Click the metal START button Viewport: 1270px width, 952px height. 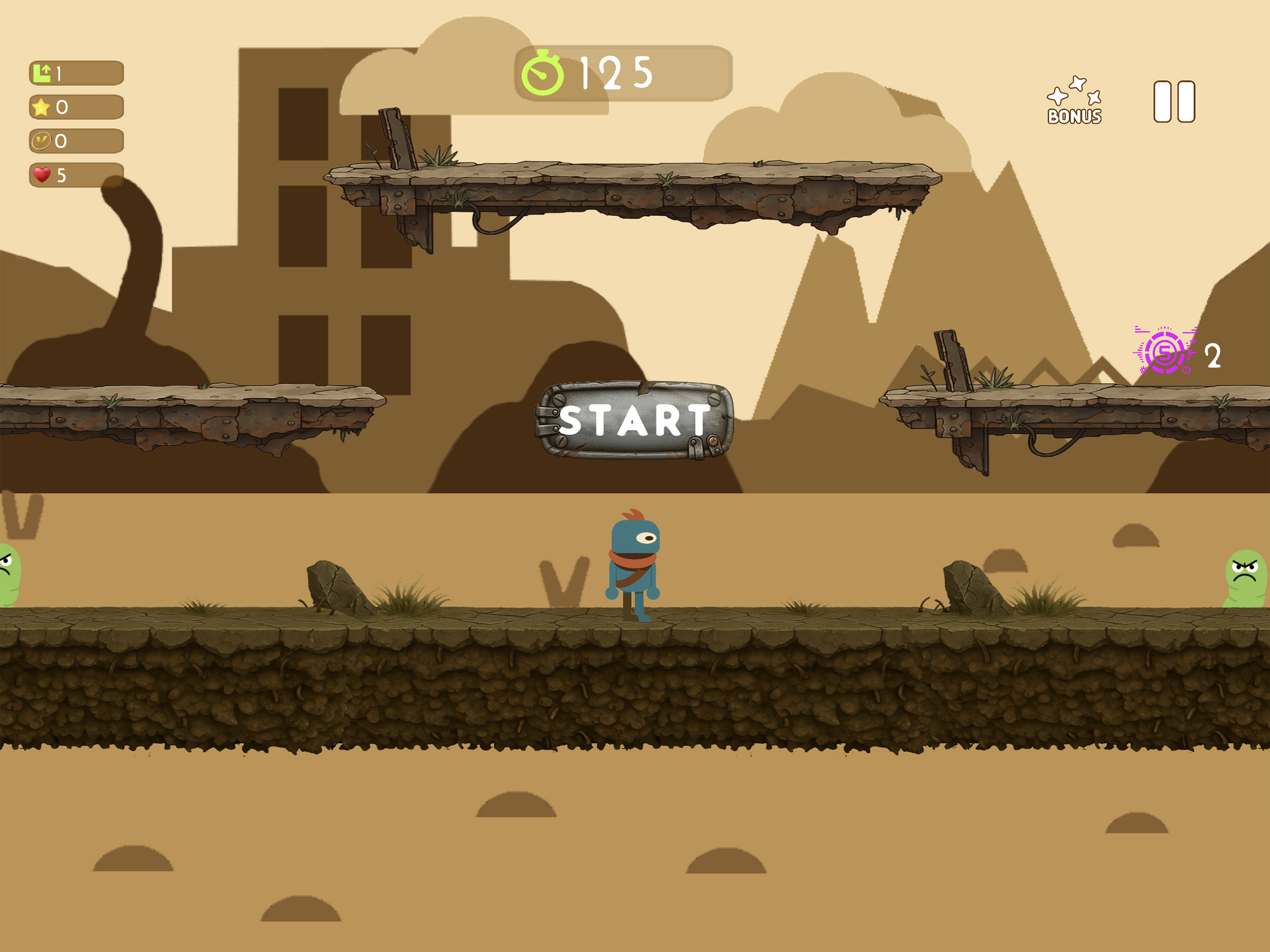[x=635, y=420]
